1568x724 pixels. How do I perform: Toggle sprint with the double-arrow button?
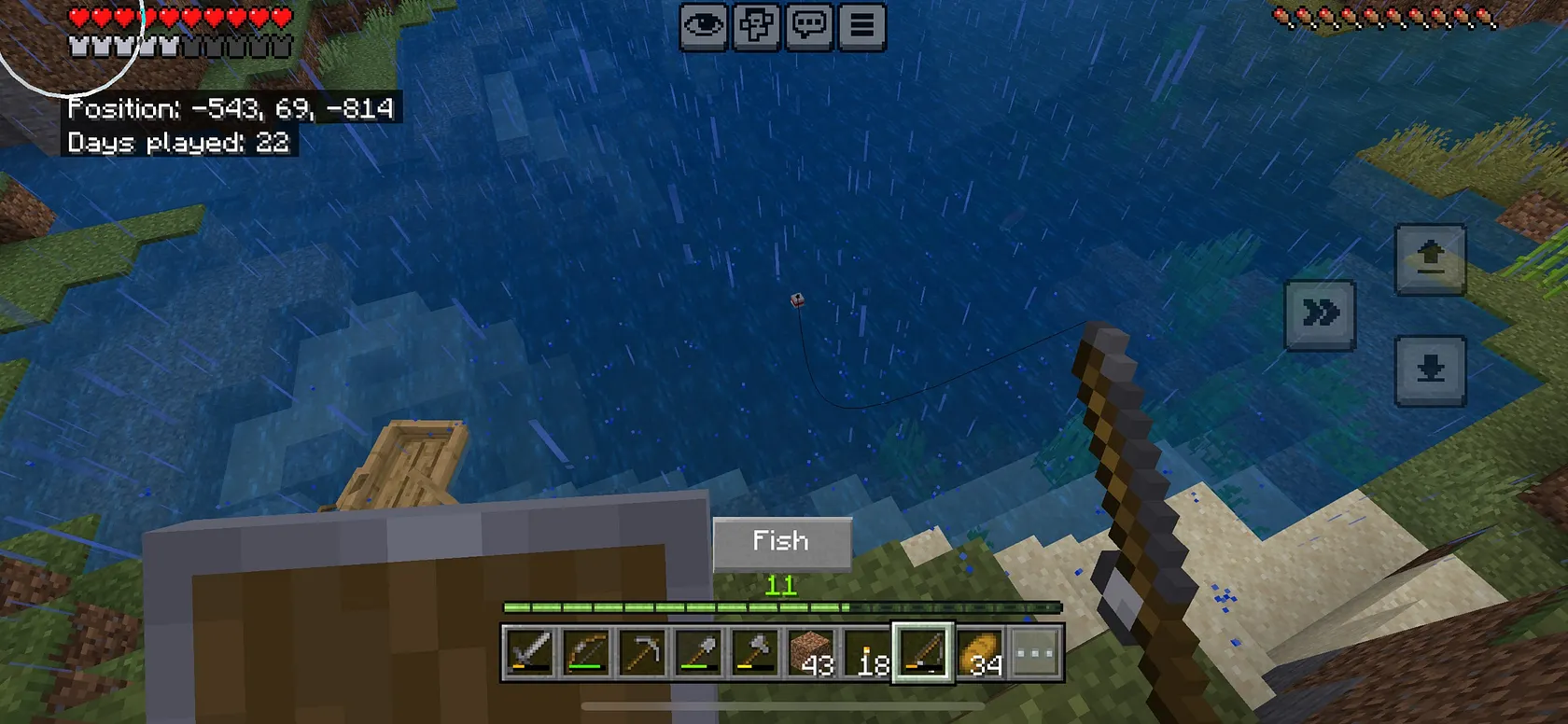click(1320, 313)
